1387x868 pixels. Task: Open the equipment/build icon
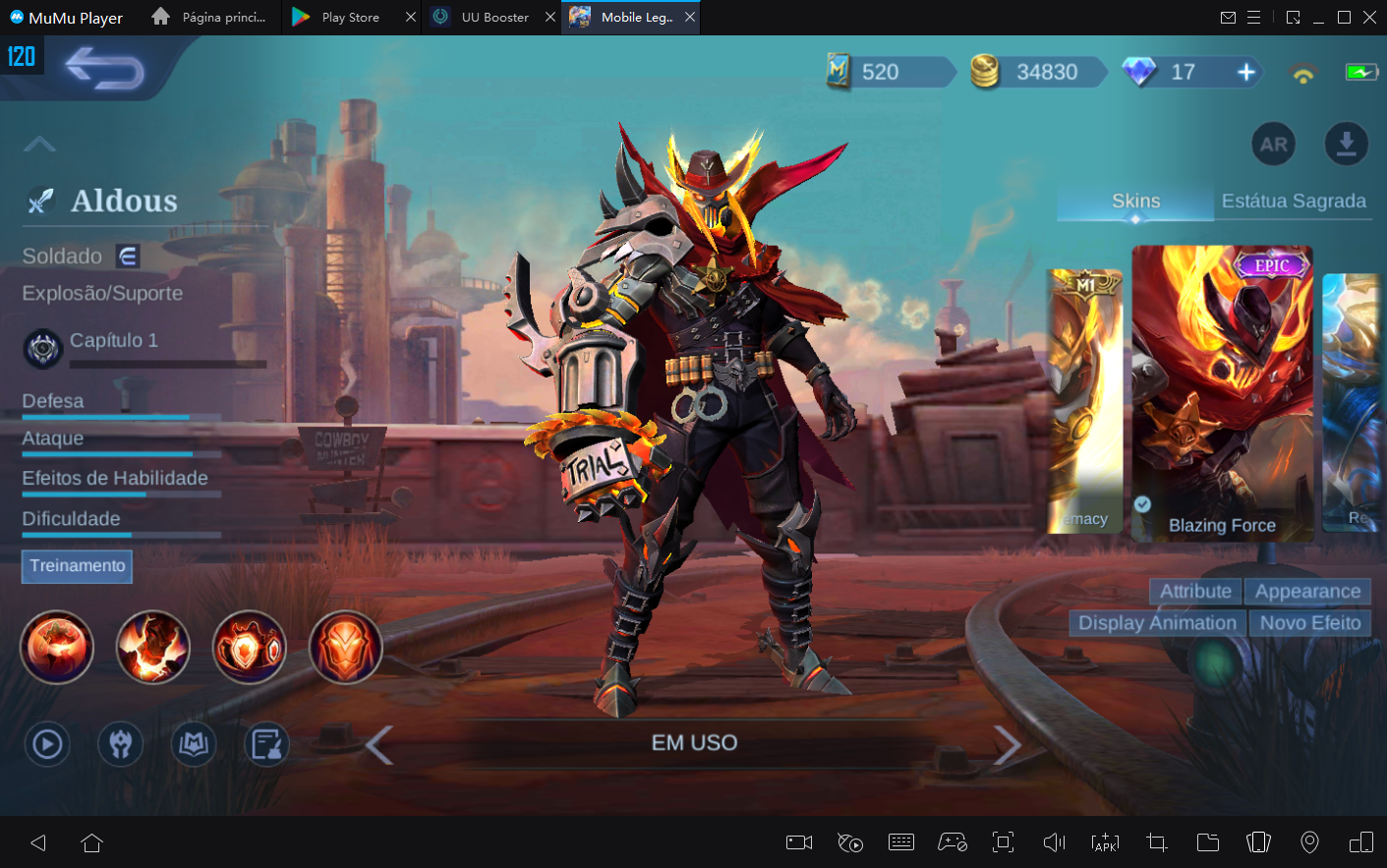coord(120,744)
